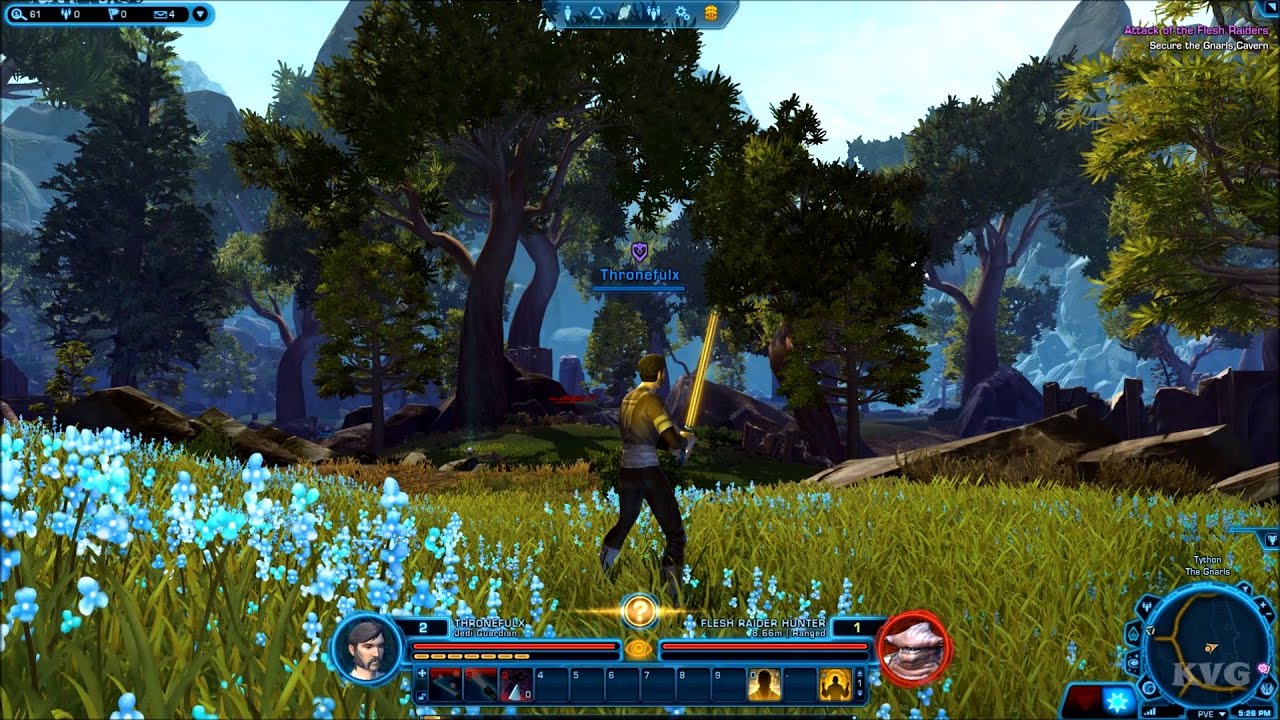The width and height of the screenshot is (1280, 720).
Task: Click the social group icon near the minimap
Action: coord(1146,606)
